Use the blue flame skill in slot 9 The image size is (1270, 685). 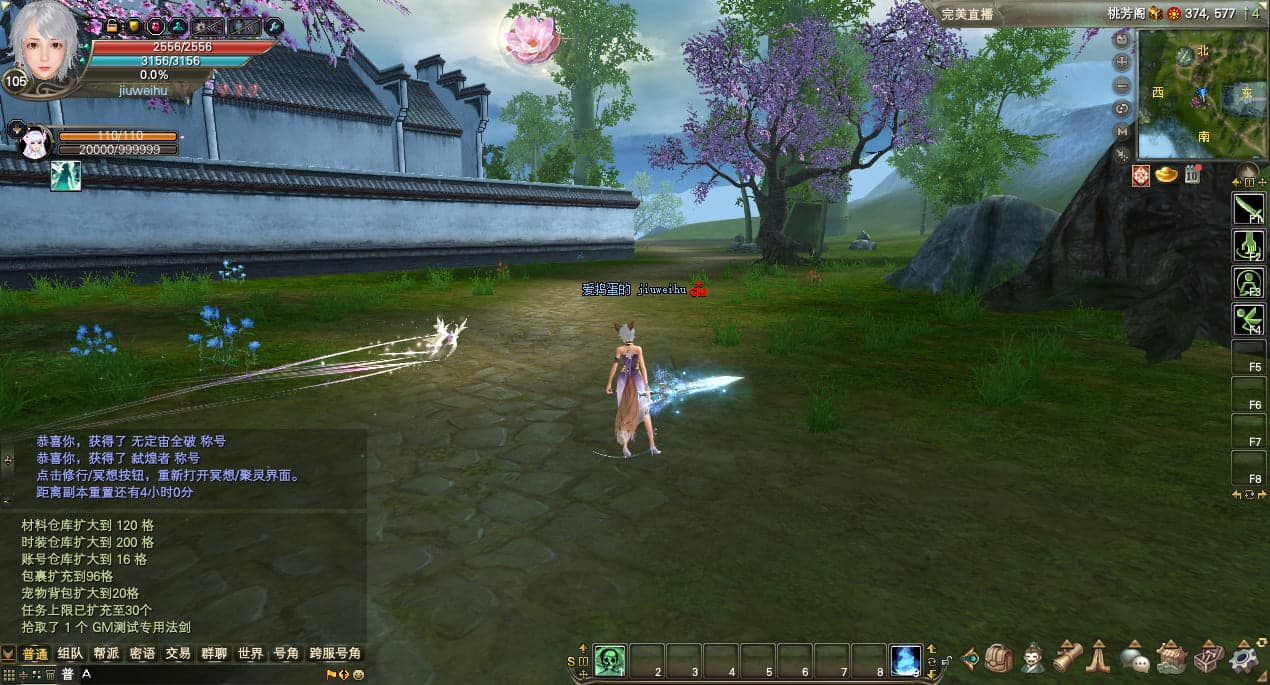tap(906, 660)
